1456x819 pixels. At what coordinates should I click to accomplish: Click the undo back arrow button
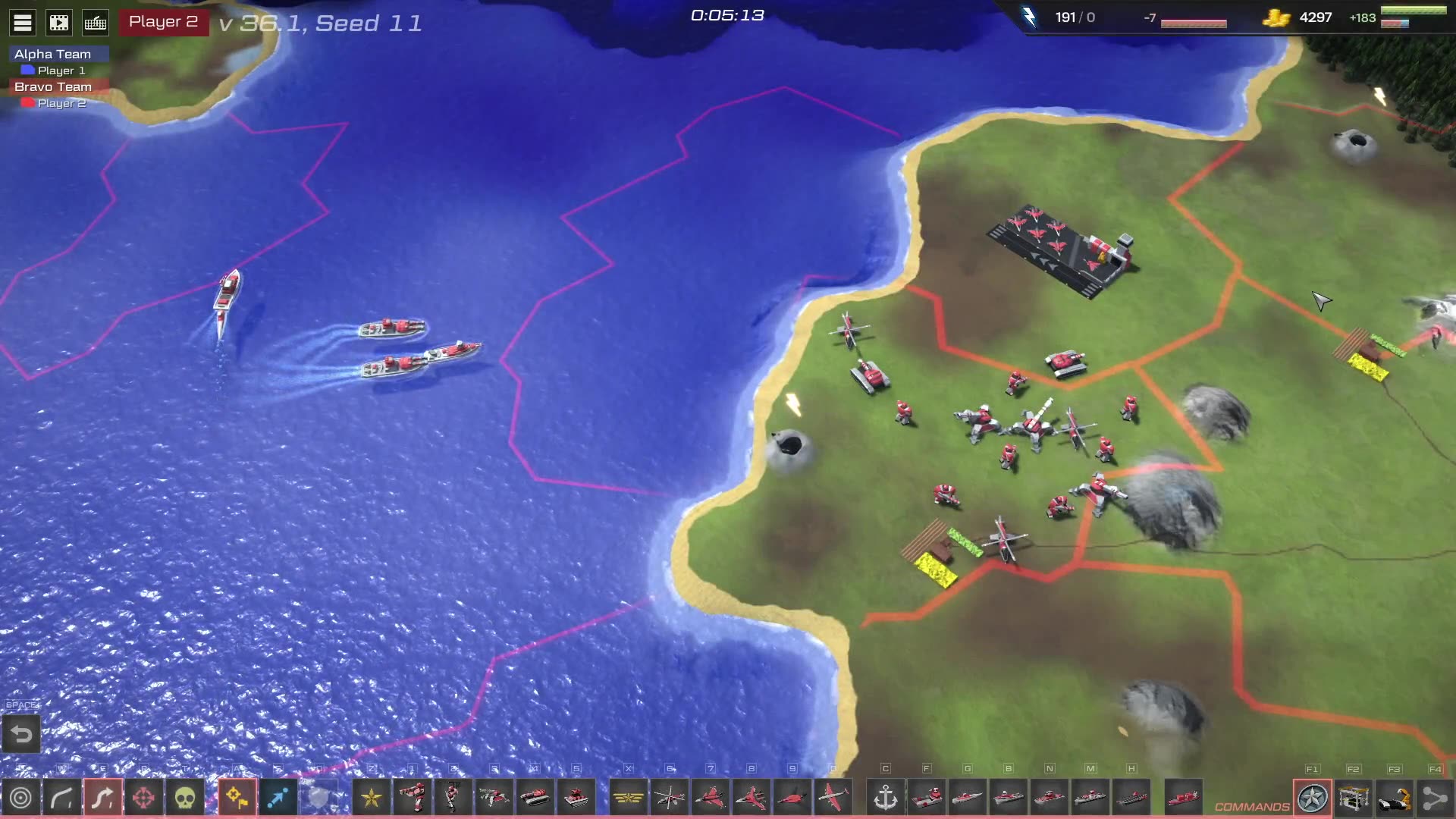(21, 734)
